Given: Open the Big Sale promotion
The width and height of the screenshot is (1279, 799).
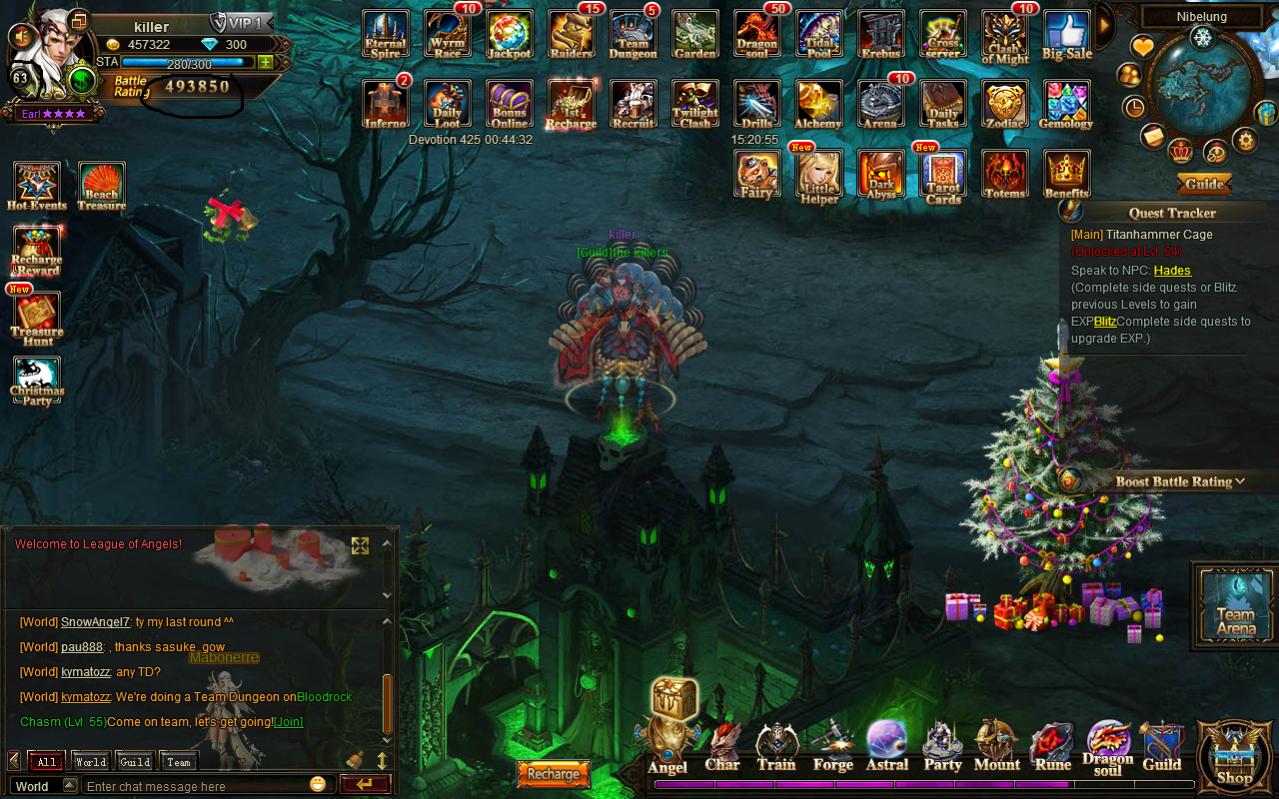Looking at the screenshot, I should point(1066,34).
